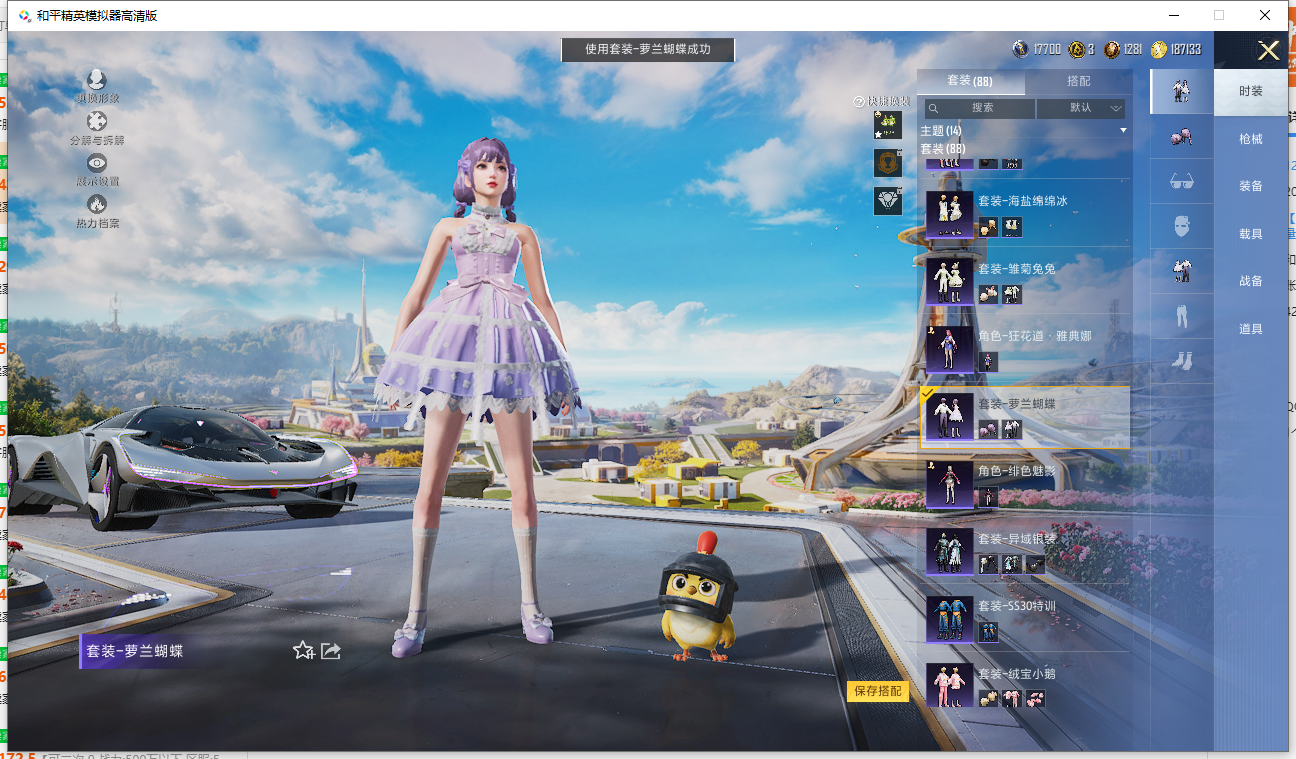This screenshot has width=1296, height=759.
Task: Choose the 套装-SS30特训 outfit
Action: coord(1023,618)
